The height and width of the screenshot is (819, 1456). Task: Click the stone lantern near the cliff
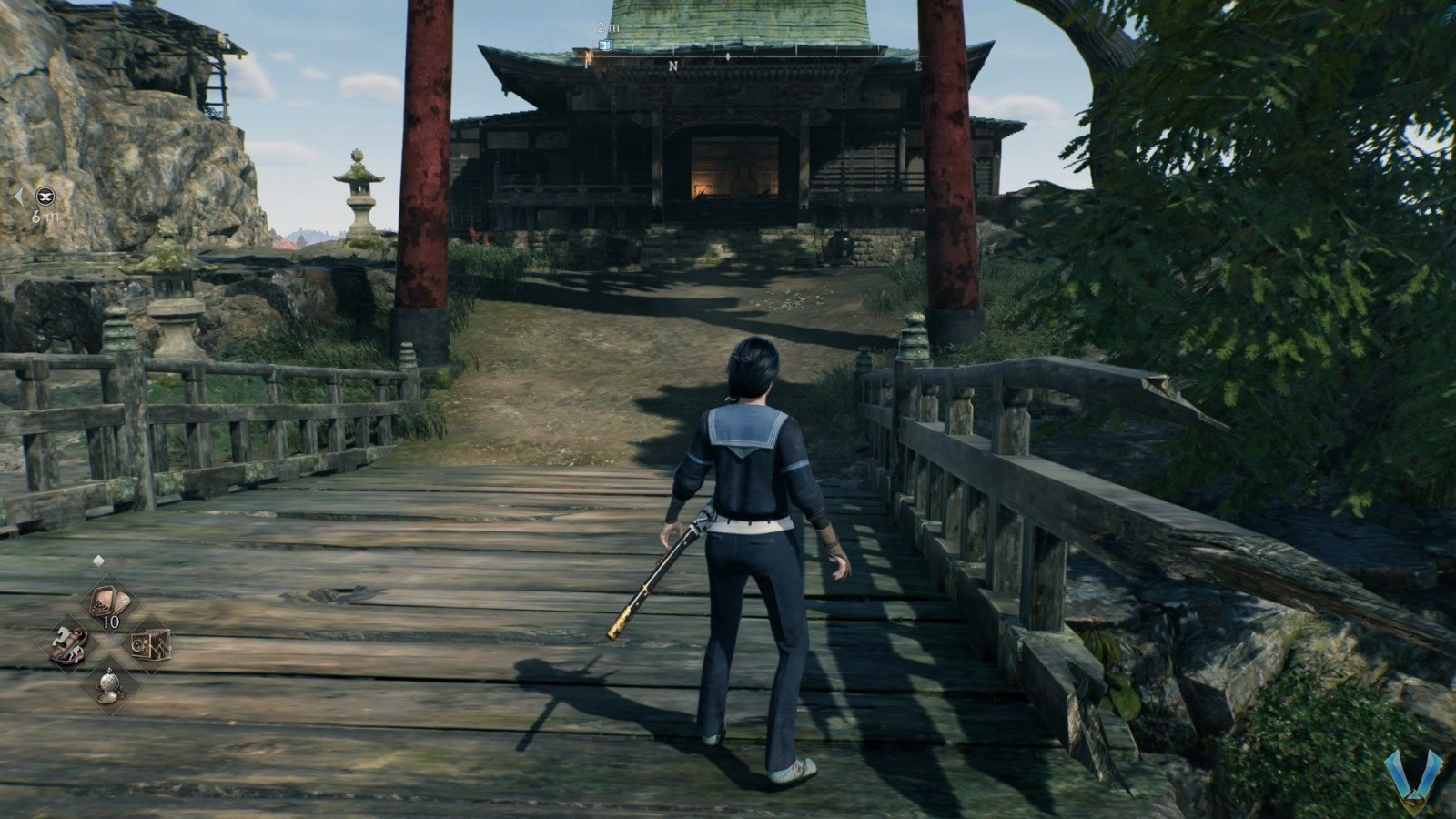[x=359, y=200]
